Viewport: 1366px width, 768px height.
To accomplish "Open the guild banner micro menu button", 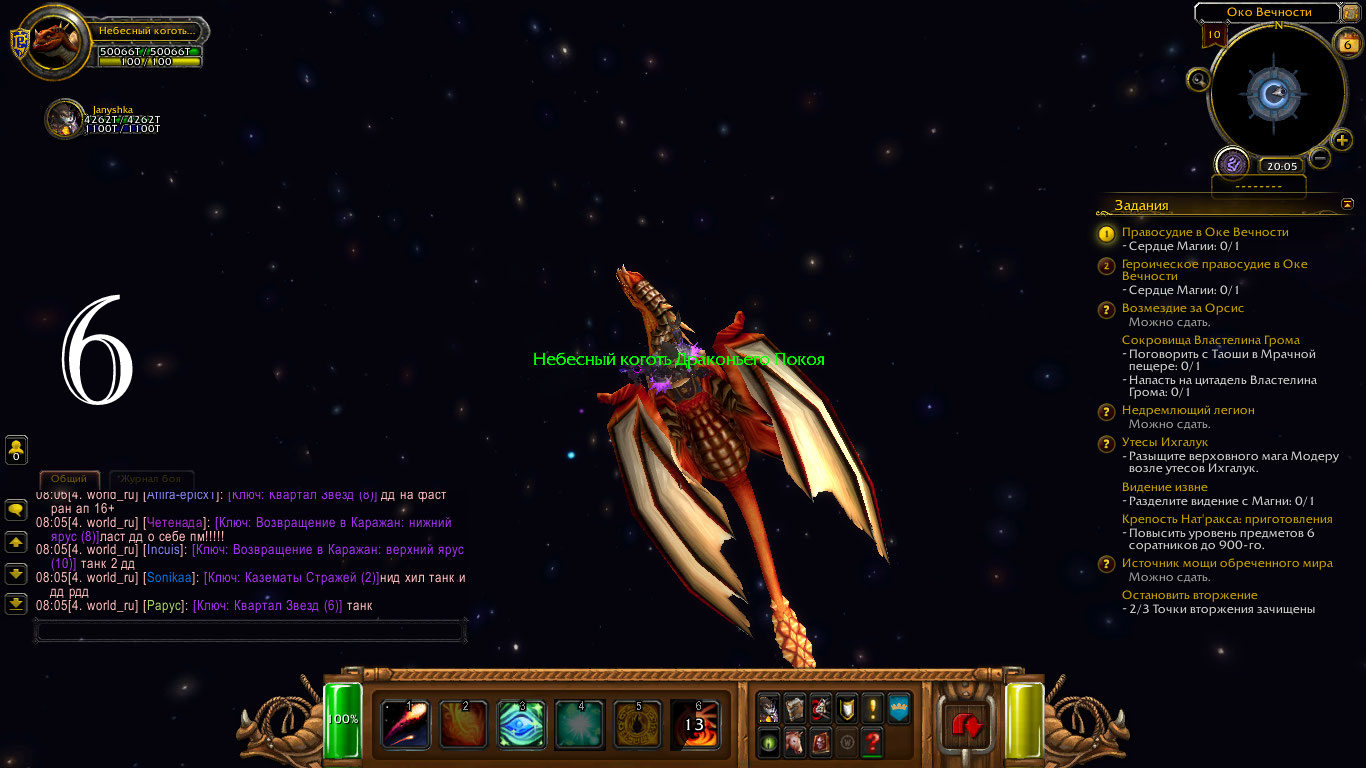I will [846, 708].
